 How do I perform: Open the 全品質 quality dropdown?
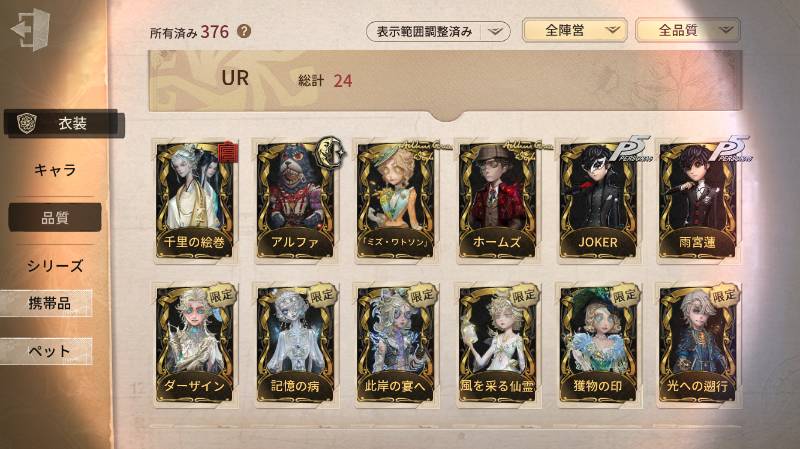pyautogui.click(x=687, y=31)
